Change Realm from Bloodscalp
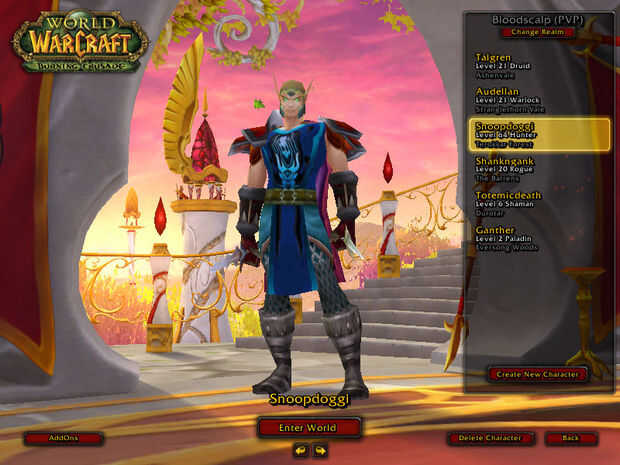 click(x=538, y=32)
